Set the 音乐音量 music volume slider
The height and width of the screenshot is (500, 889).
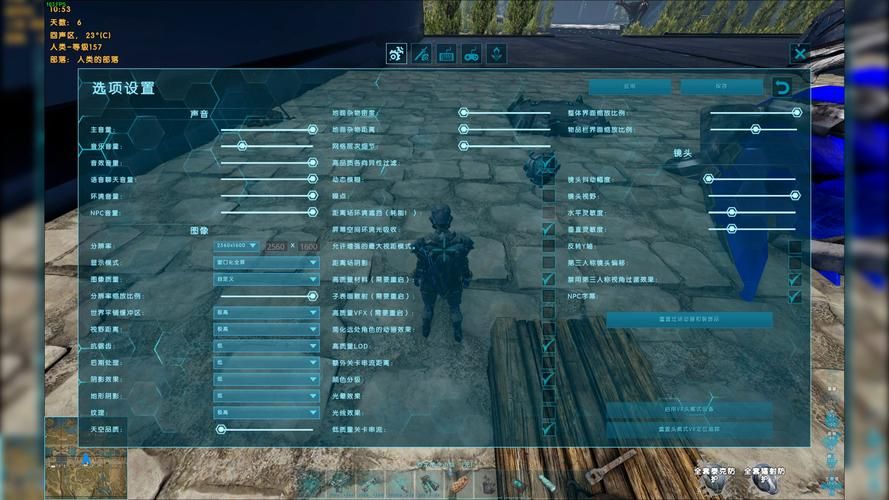(x=268, y=146)
